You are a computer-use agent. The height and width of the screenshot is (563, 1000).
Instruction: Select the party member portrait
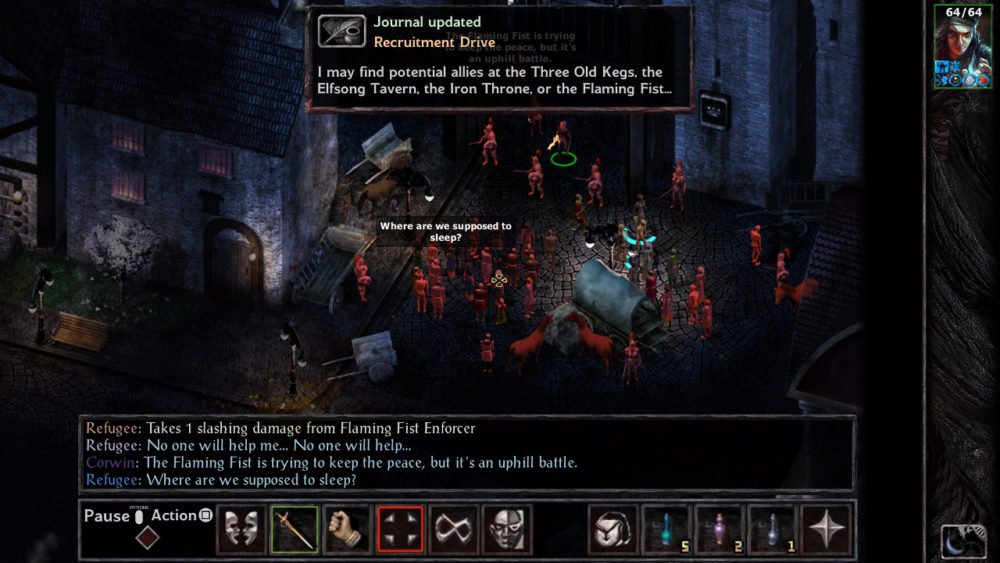click(x=962, y=45)
